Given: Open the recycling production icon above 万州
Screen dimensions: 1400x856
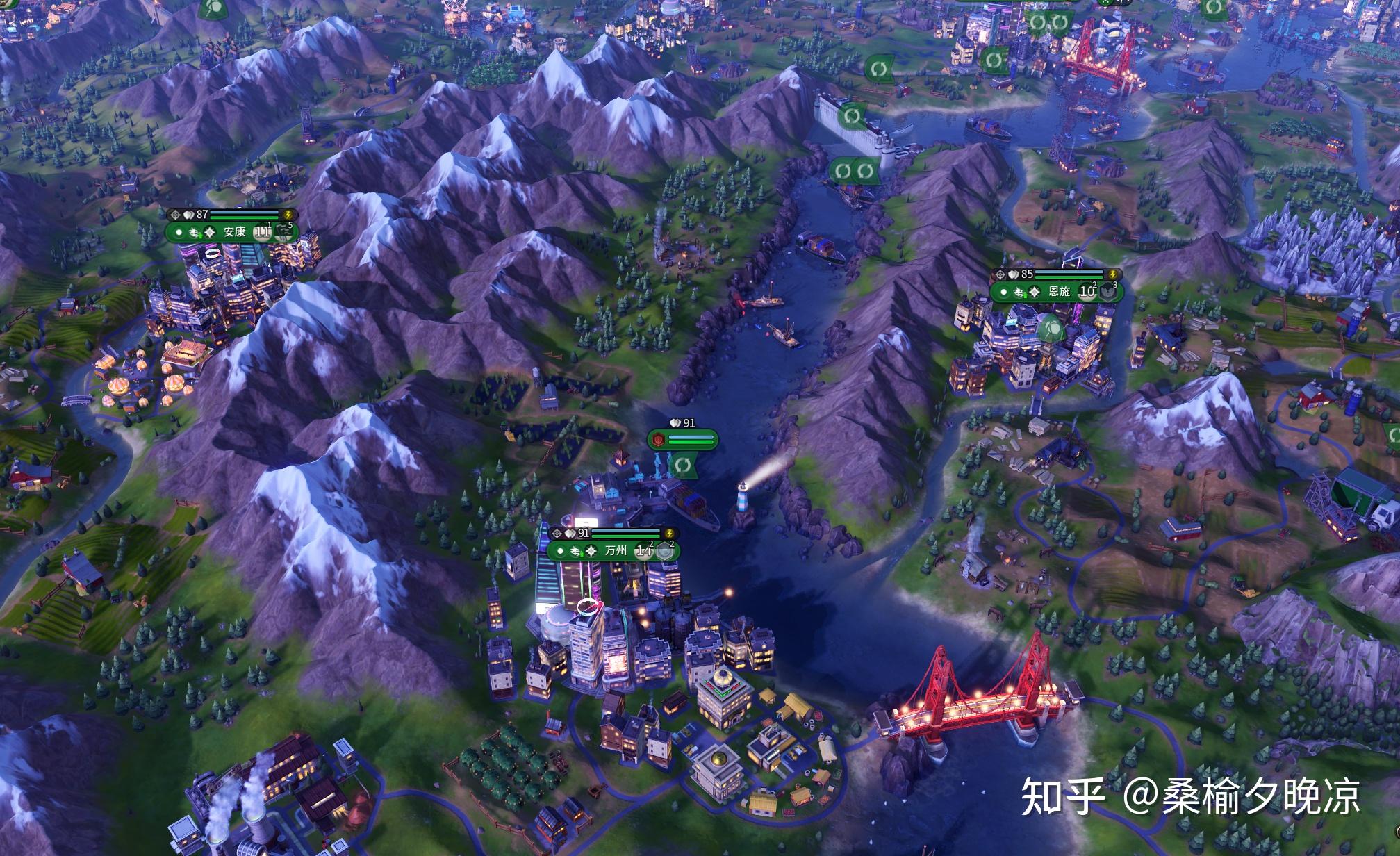Looking at the screenshot, I should pos(682,464).
